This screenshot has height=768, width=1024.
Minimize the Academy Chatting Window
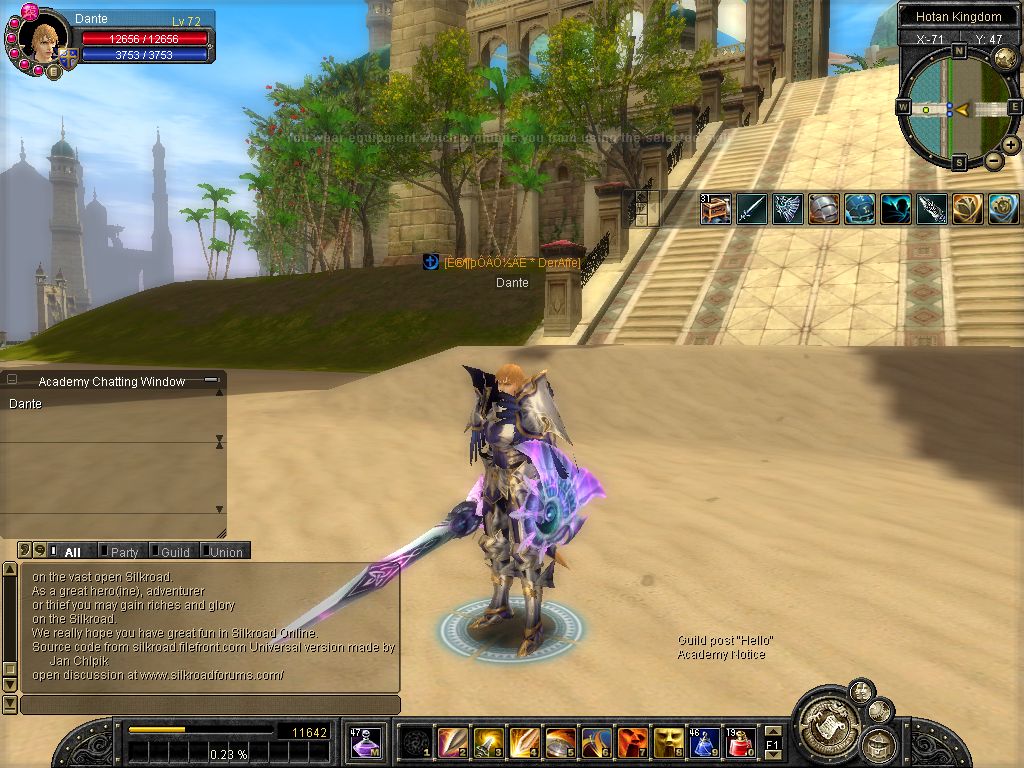point(211,380)
